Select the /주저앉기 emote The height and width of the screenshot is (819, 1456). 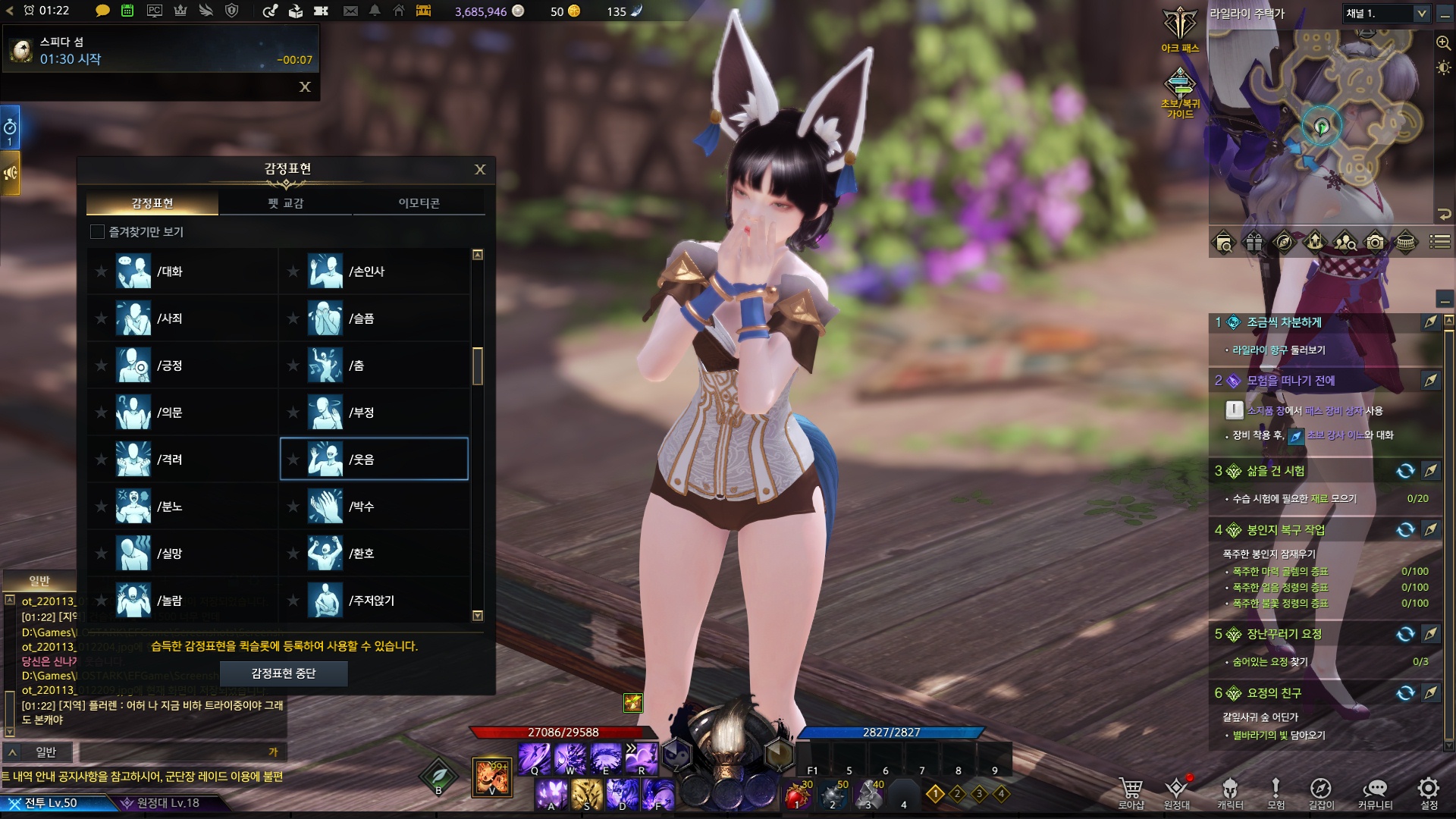[371, 601]
